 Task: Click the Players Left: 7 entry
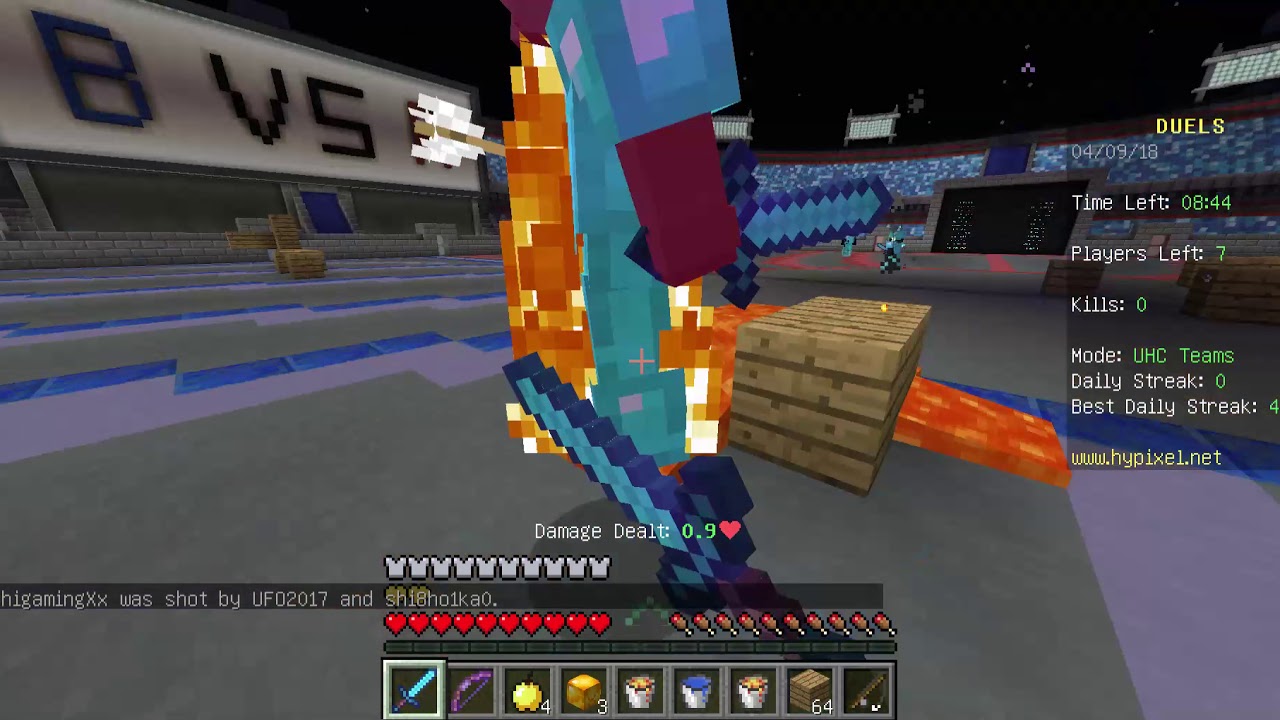(1149, 254)
